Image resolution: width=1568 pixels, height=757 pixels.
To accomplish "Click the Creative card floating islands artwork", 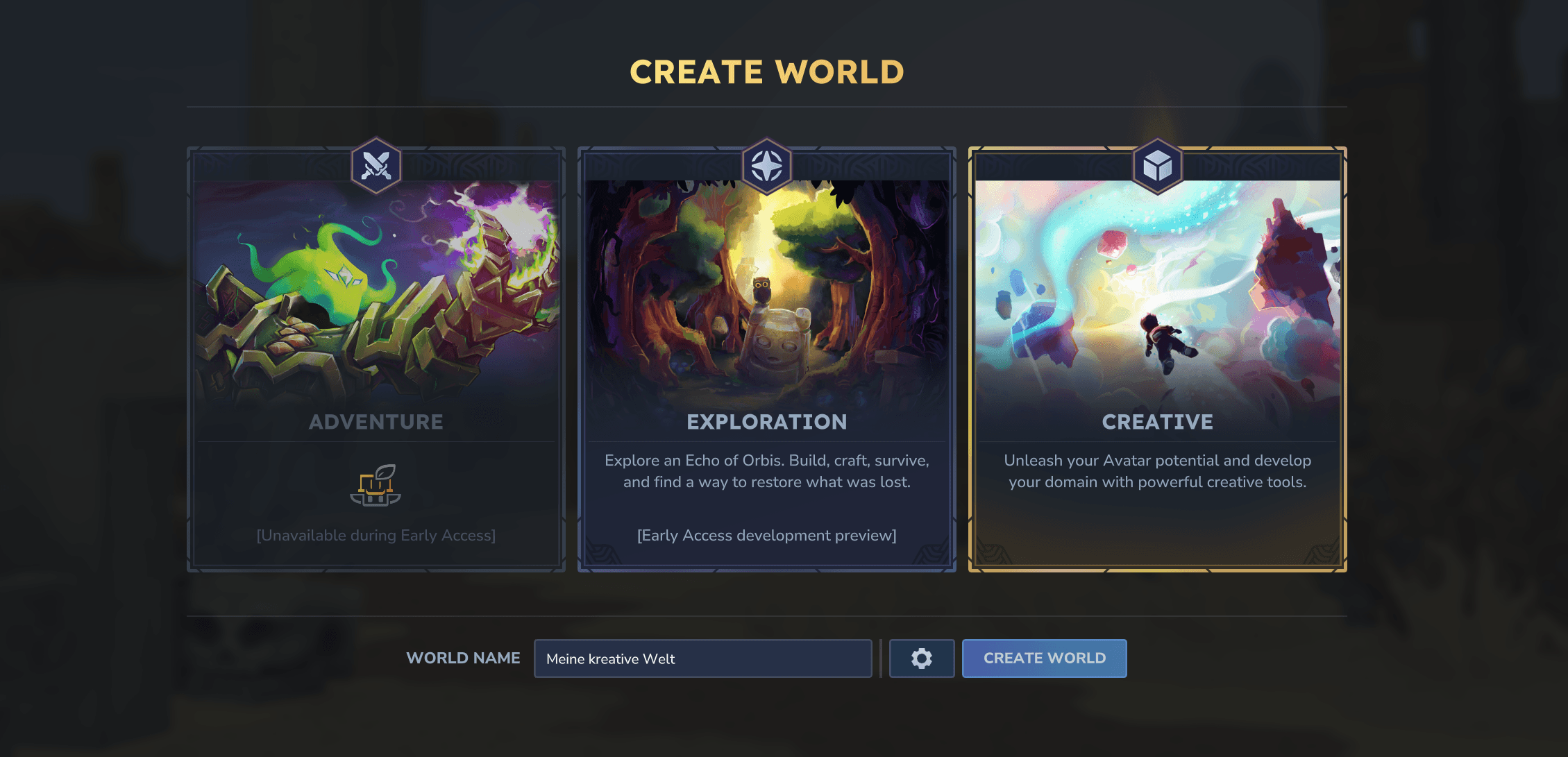I will point(1157,291).
